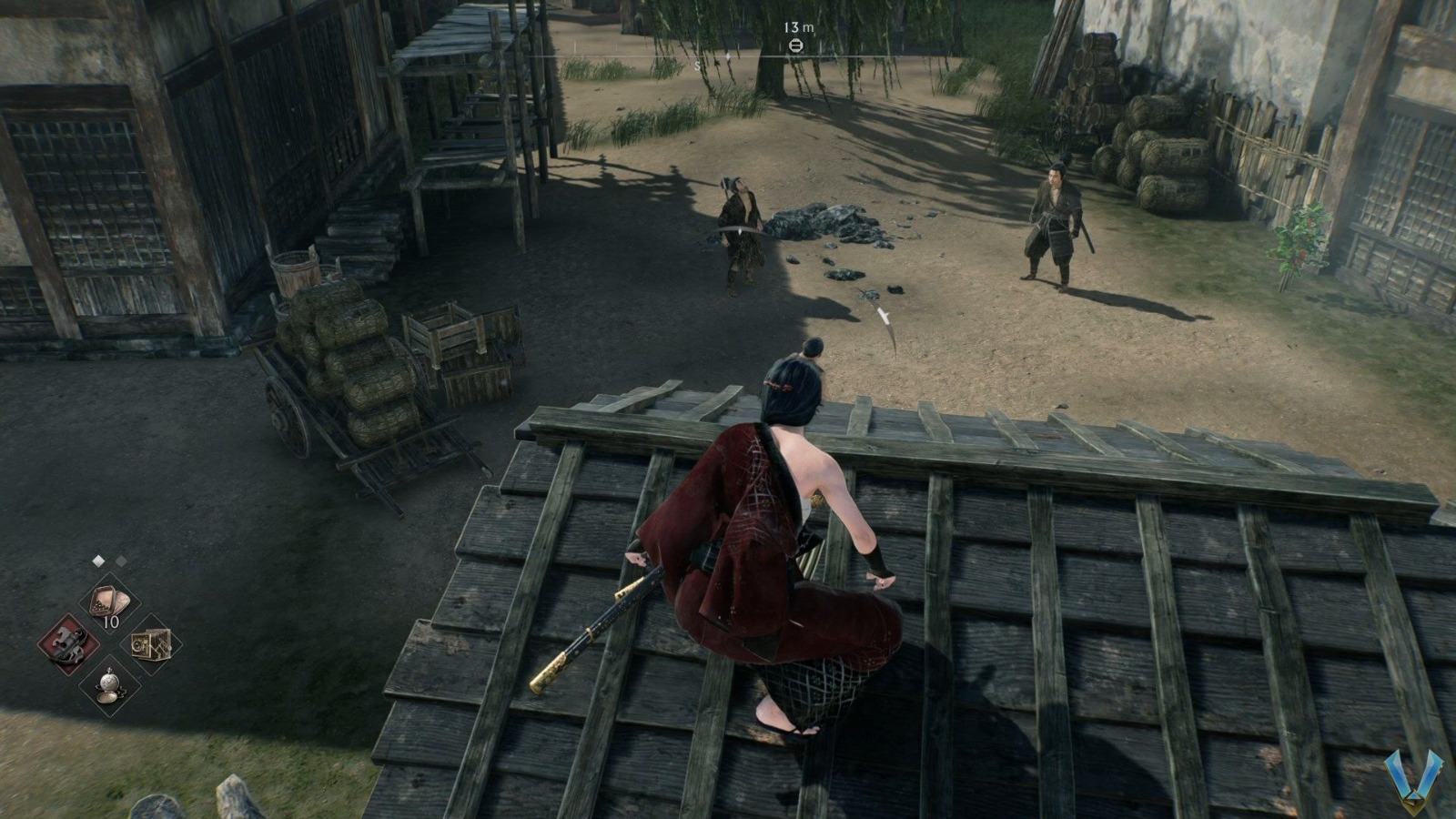Click the small diamond tick on the compass line
Image resolution: width=1456 pixels, height=819 pixels.
point(728,56)
